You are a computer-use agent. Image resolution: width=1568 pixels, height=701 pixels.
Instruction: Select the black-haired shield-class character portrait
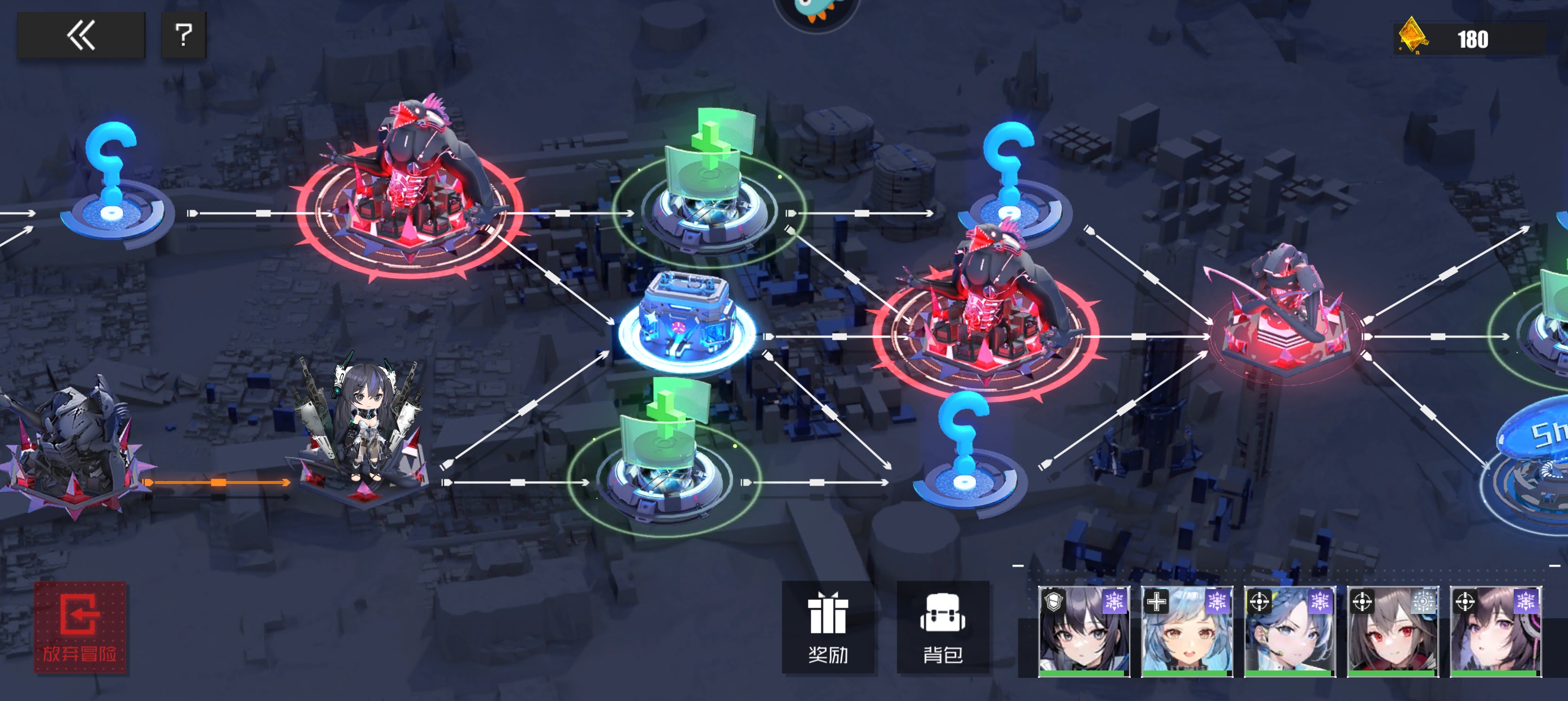point(1083,631)
